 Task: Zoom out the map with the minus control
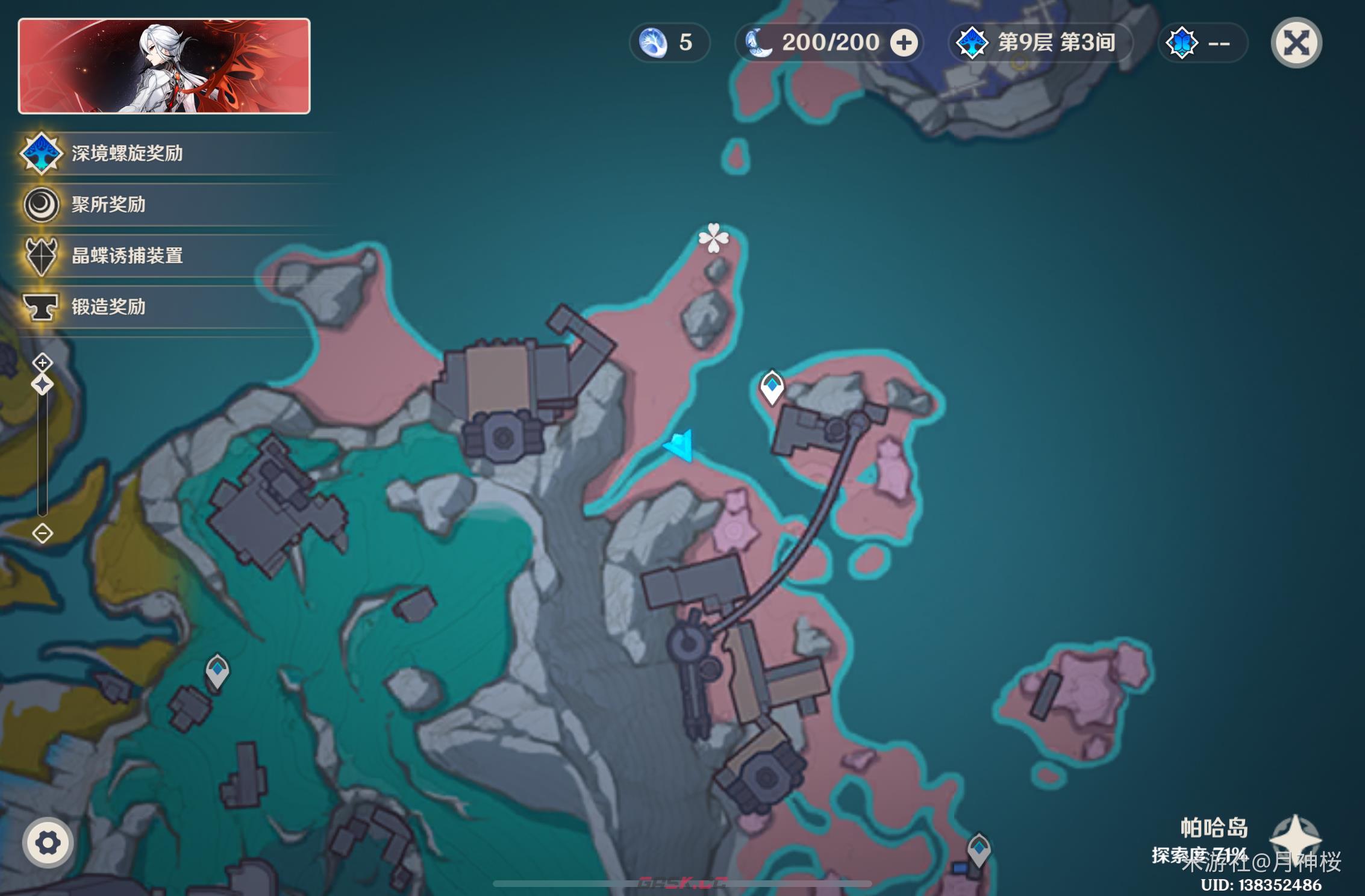[42, 533]
